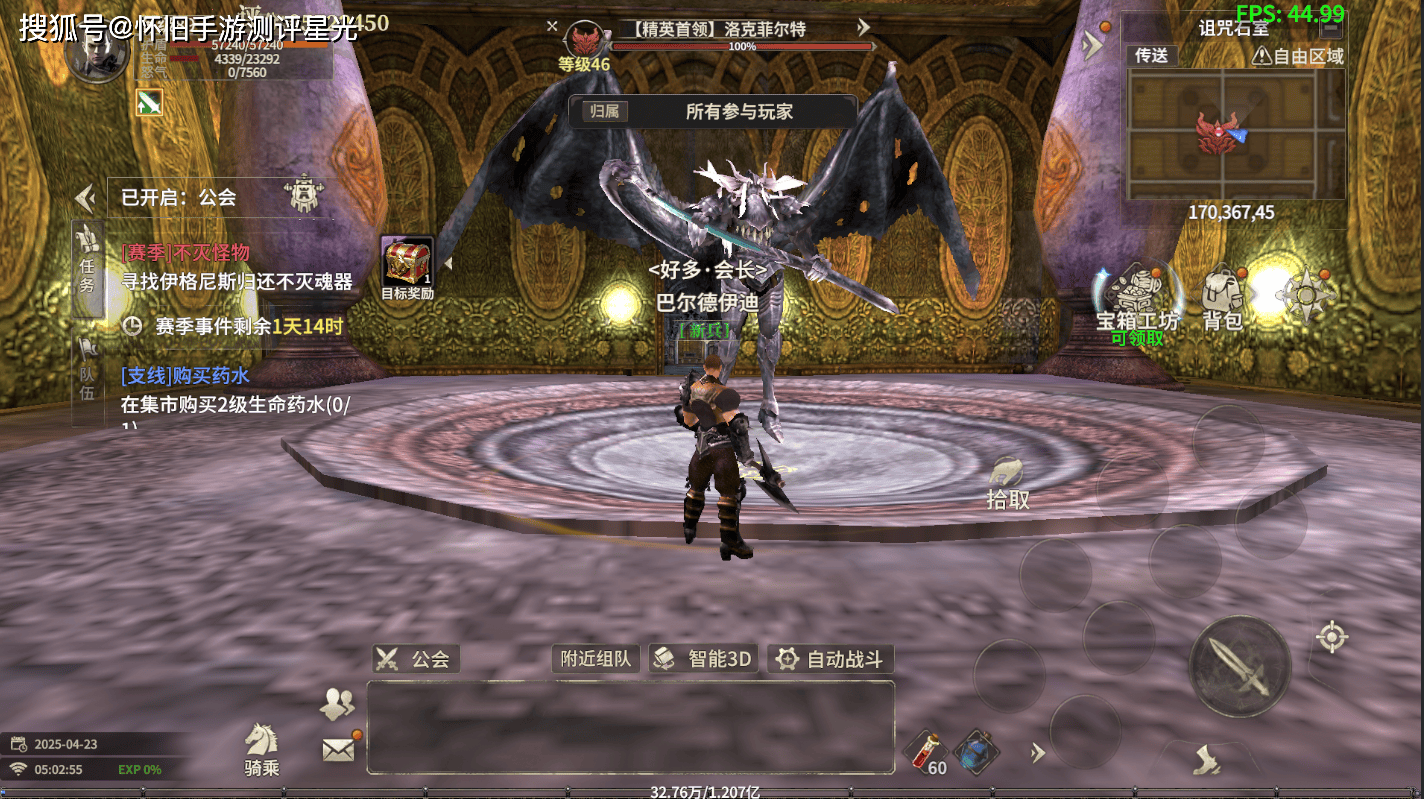Attack with the sword skill button
The height and width of the screenshot is (799, 1424).
pos(1239,666)
